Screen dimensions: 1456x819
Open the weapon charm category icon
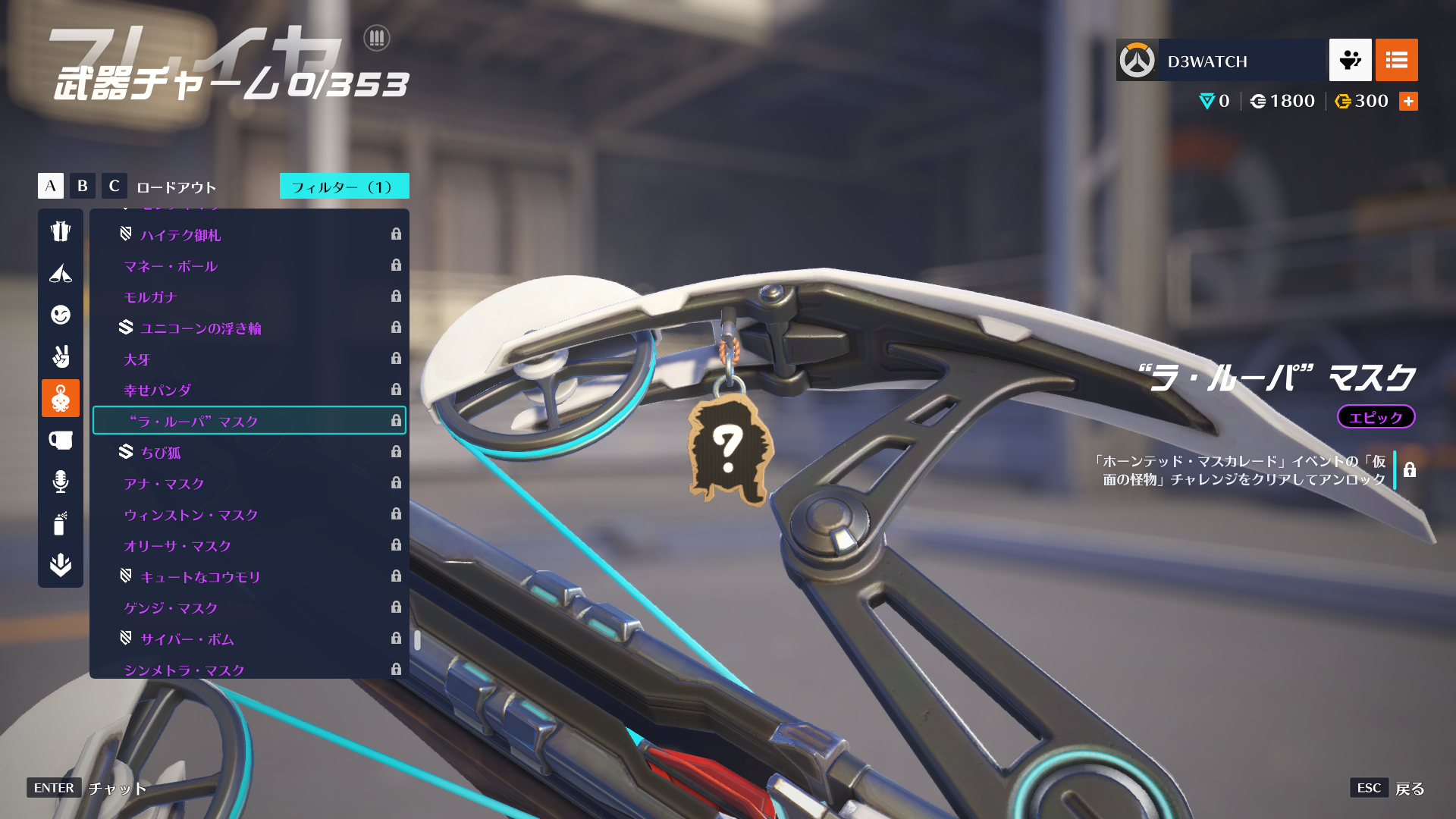pos(61,398)
